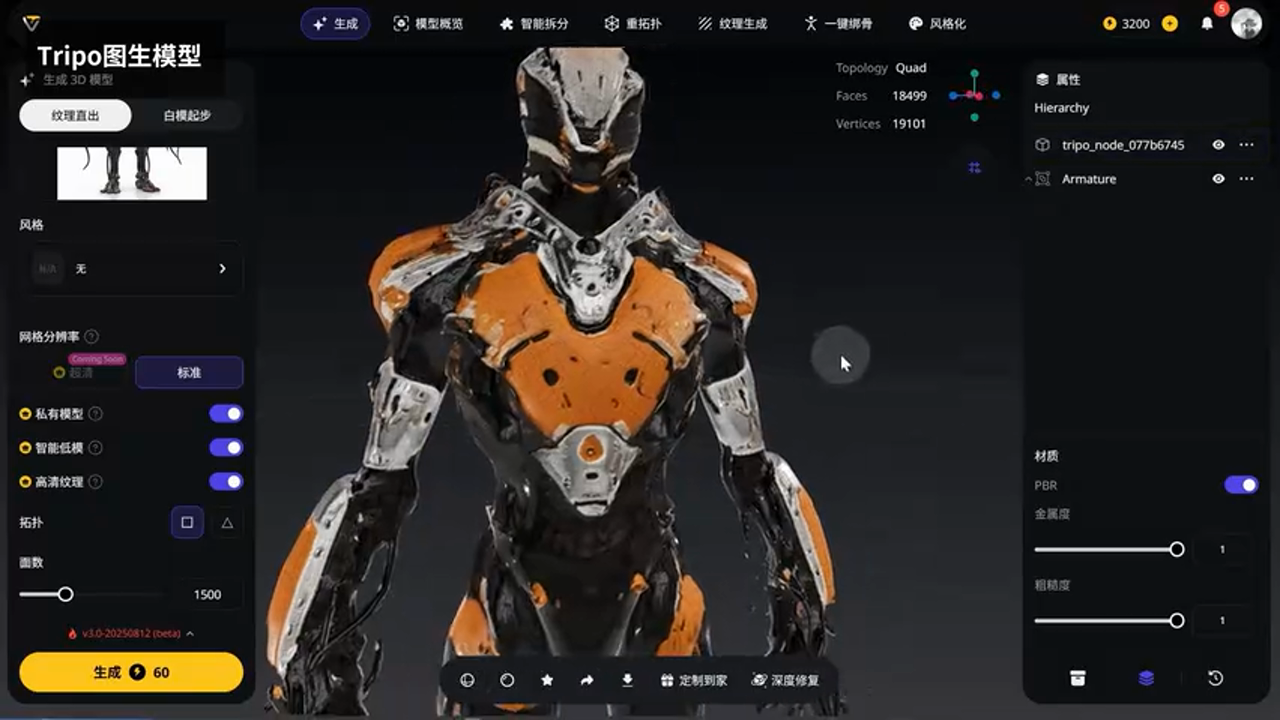Select triangle topology option
Screen dimensions: 1280x720
227,522
